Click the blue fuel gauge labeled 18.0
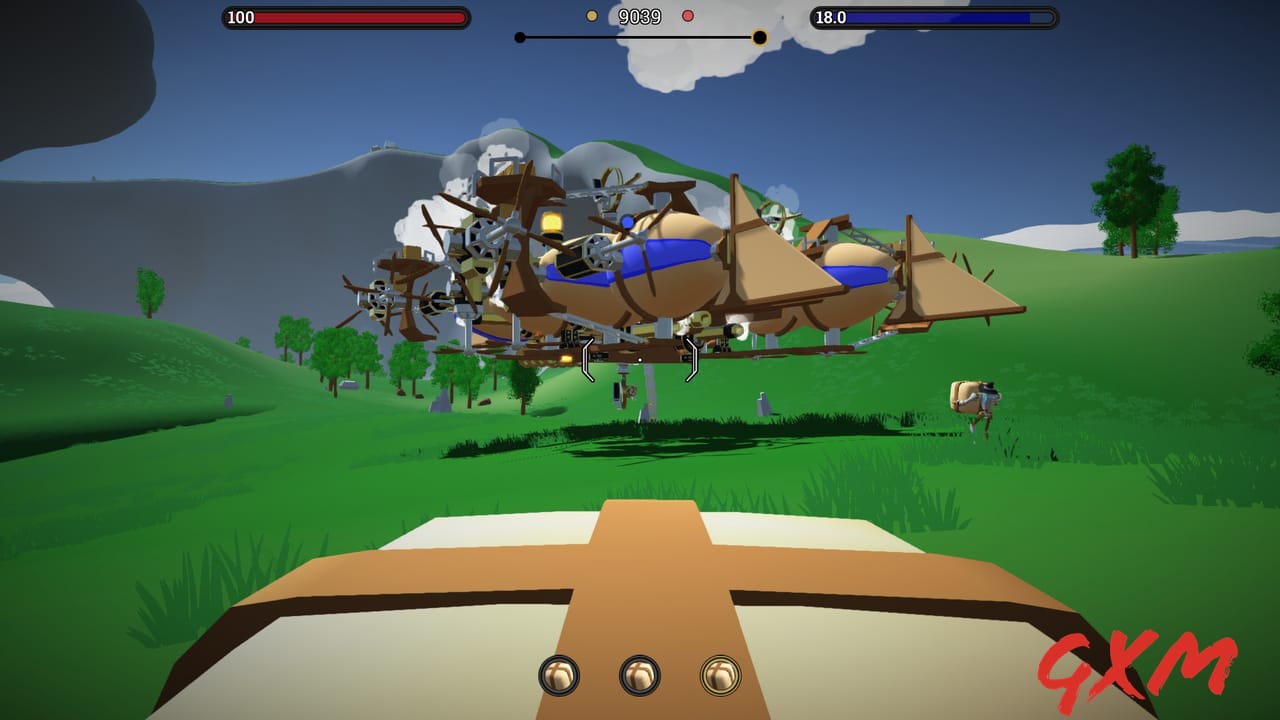This screenshot has width=1280, height=720. (935, 16)
